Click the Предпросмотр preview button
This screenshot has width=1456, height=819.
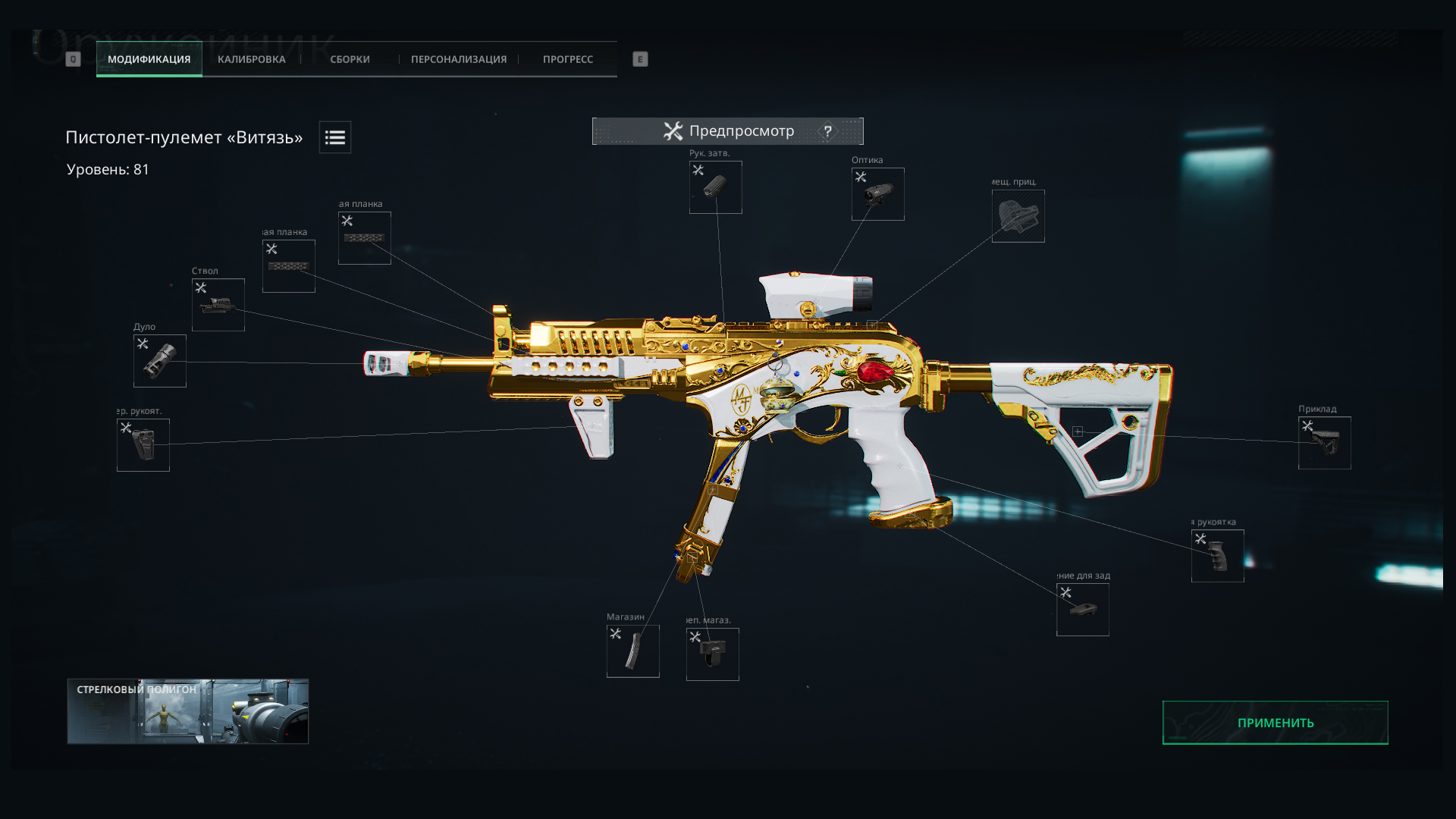[728, 131]
